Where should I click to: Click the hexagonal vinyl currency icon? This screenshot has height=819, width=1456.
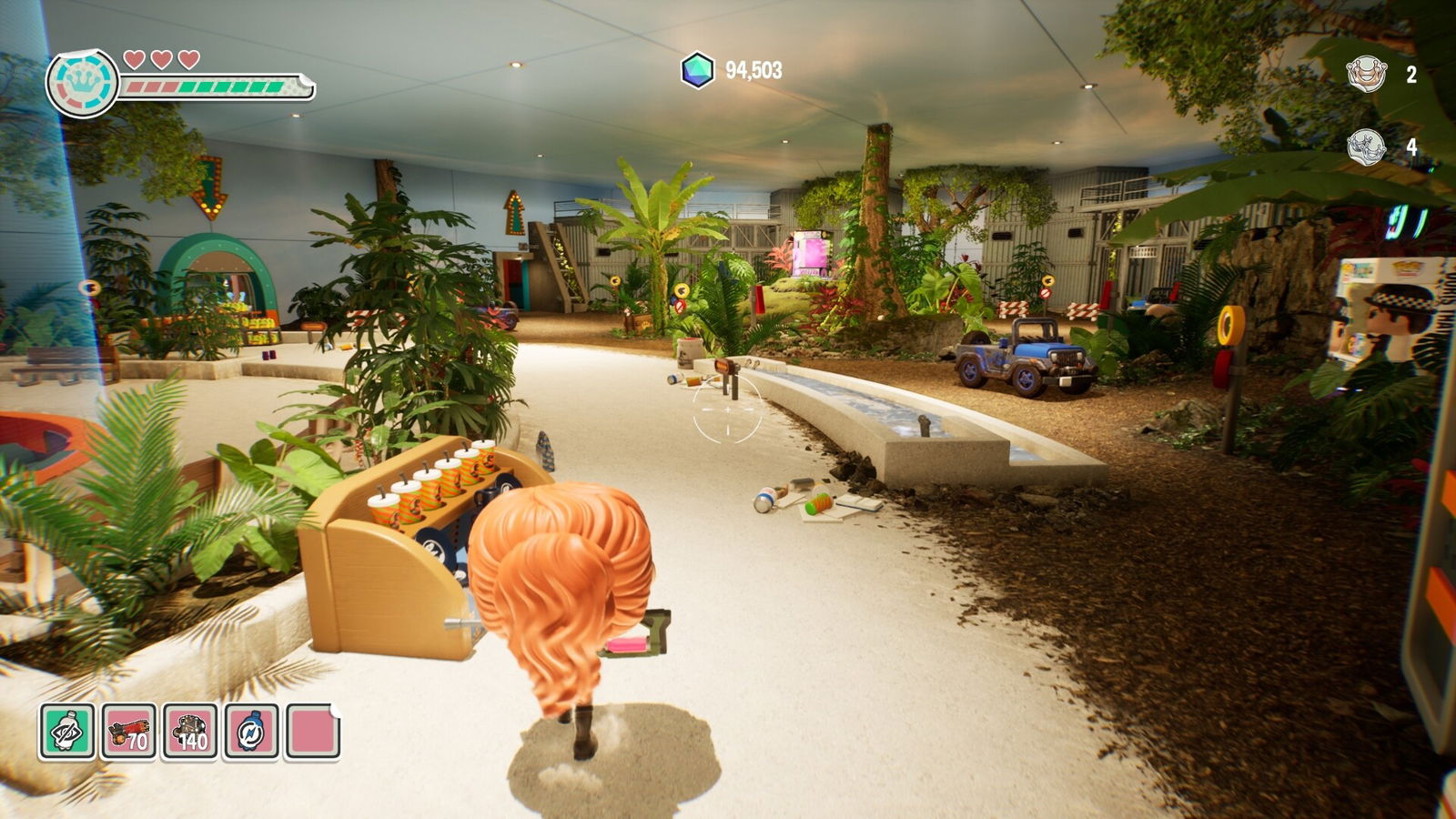(697, 70)
